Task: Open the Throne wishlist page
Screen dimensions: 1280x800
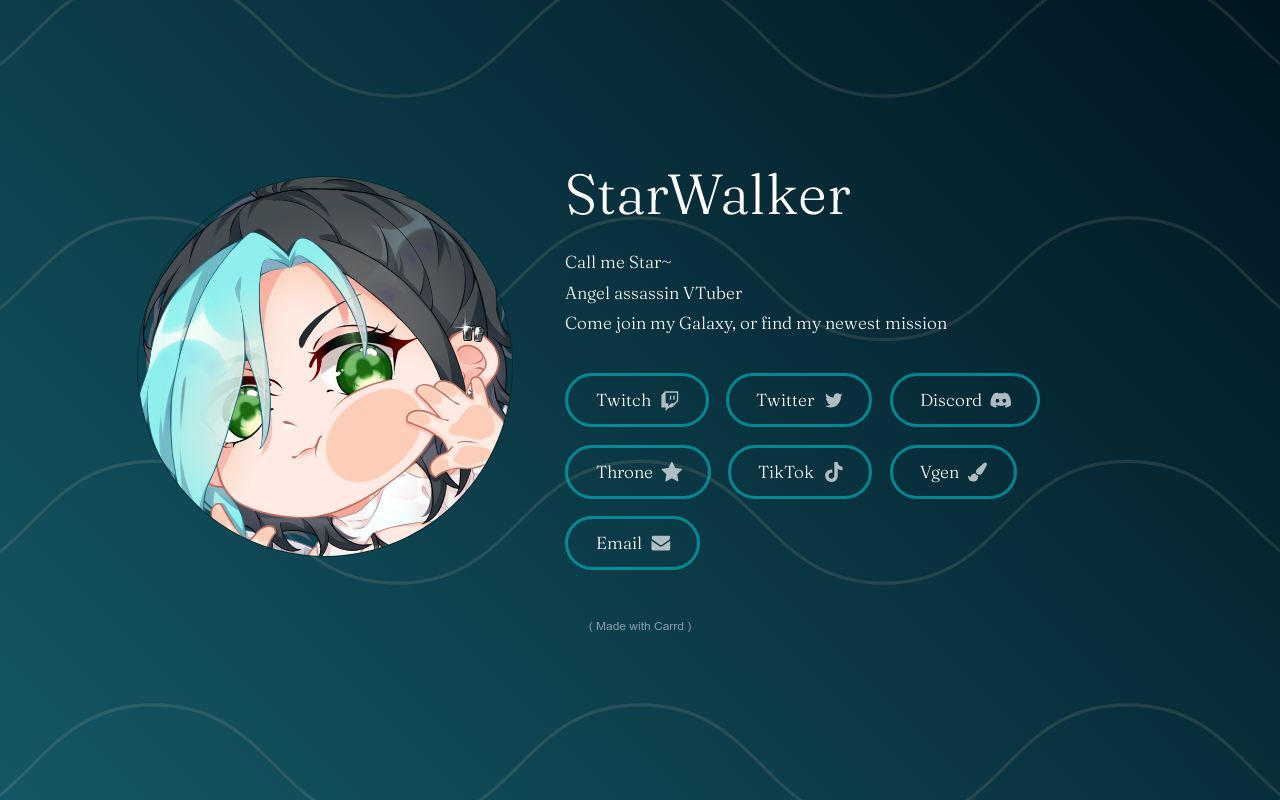Action: pos(638,472)
